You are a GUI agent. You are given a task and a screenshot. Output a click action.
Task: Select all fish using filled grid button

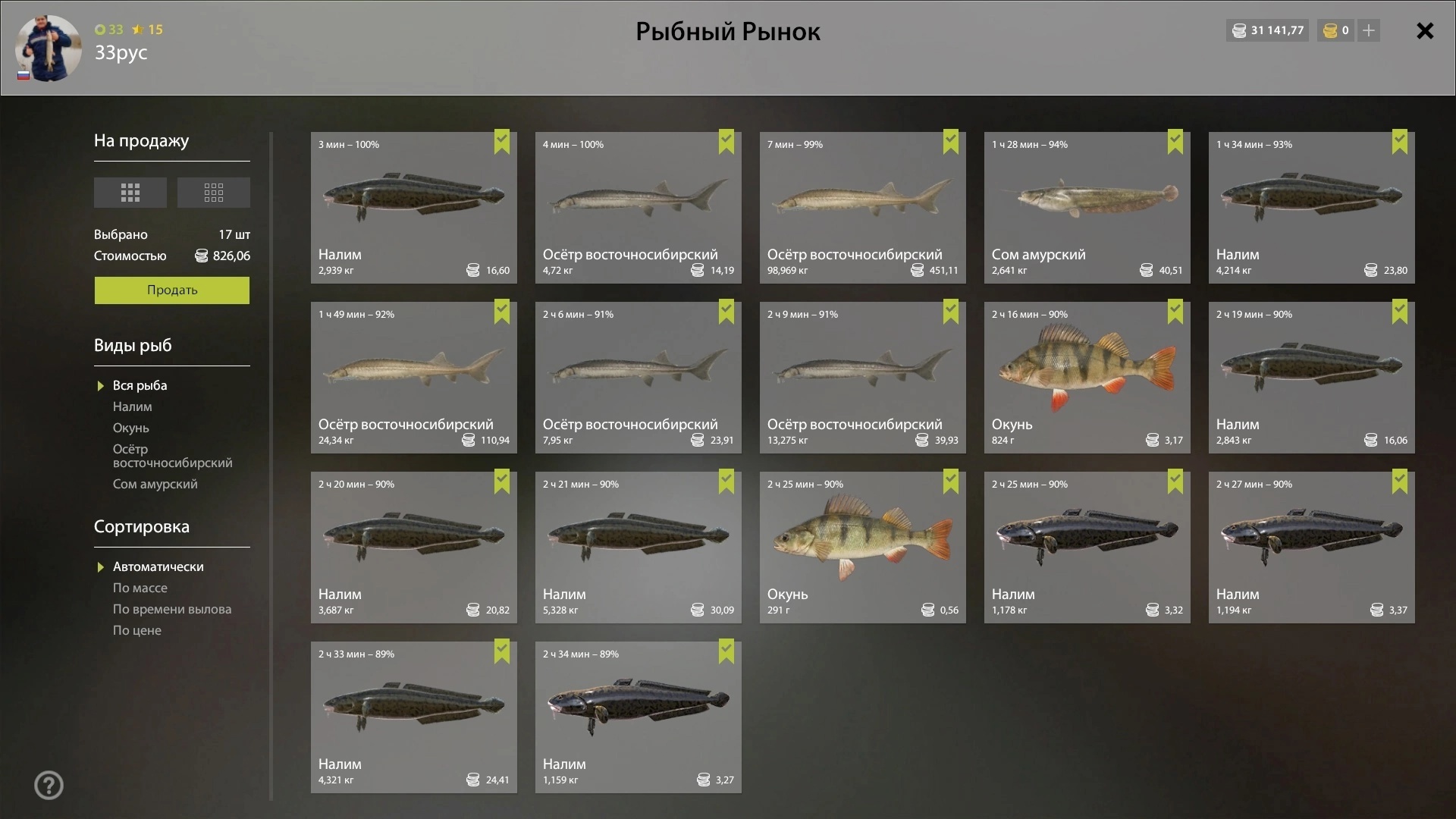pyautogui.click(x=130, y=193)
